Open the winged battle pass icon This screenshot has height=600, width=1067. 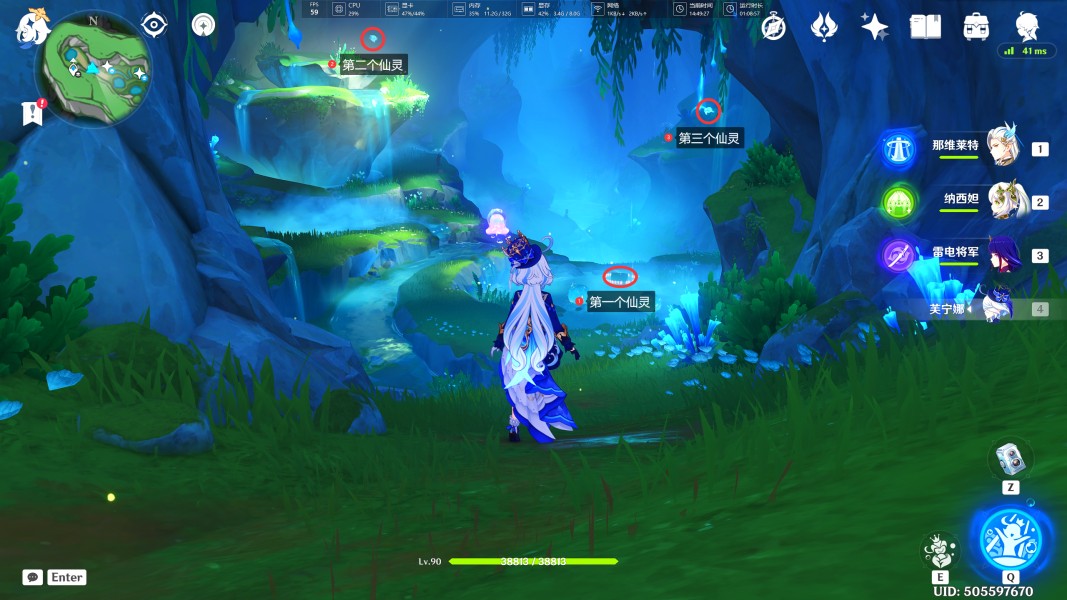pos(824,27)
